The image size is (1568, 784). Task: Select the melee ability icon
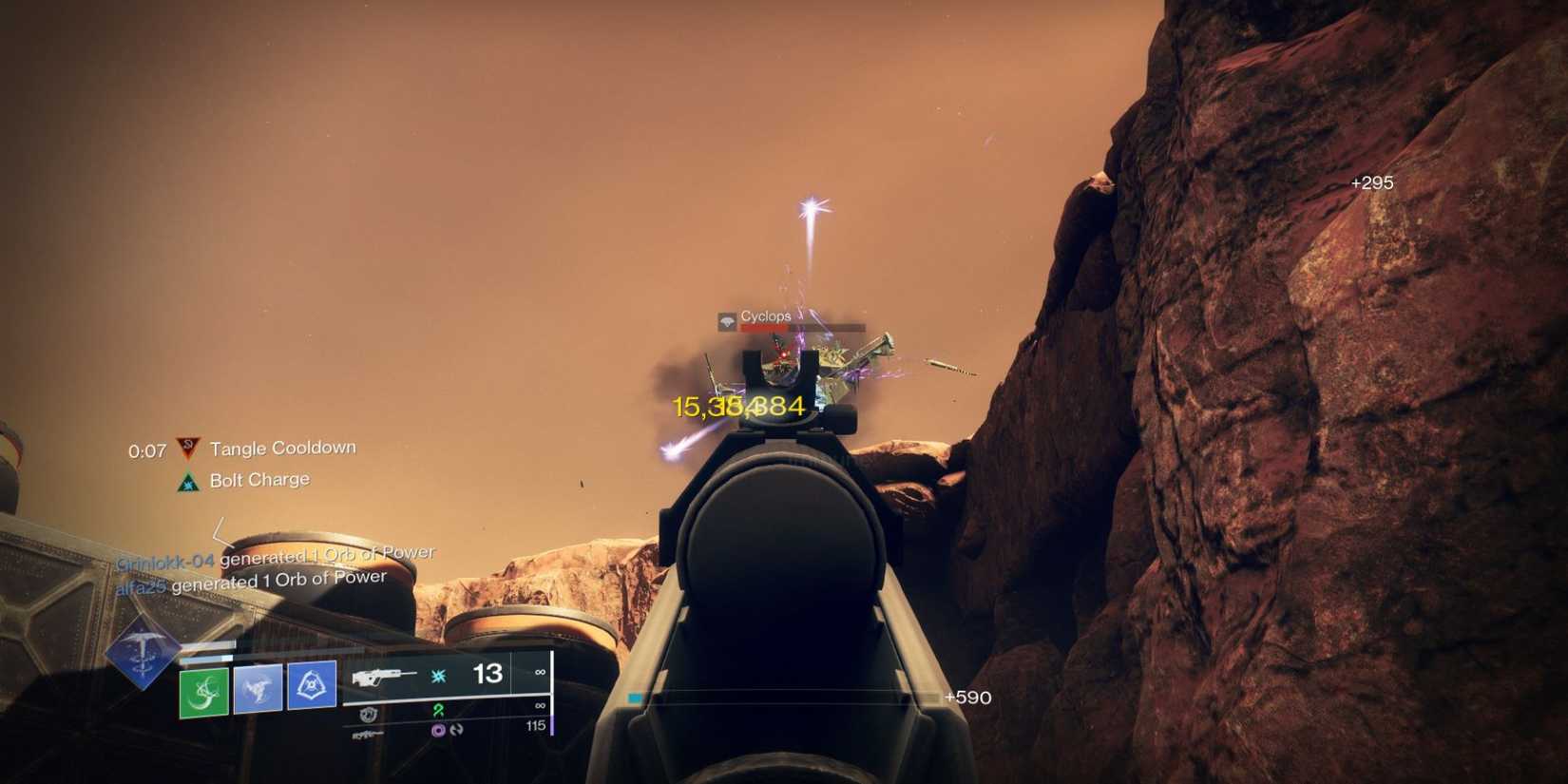258,688
